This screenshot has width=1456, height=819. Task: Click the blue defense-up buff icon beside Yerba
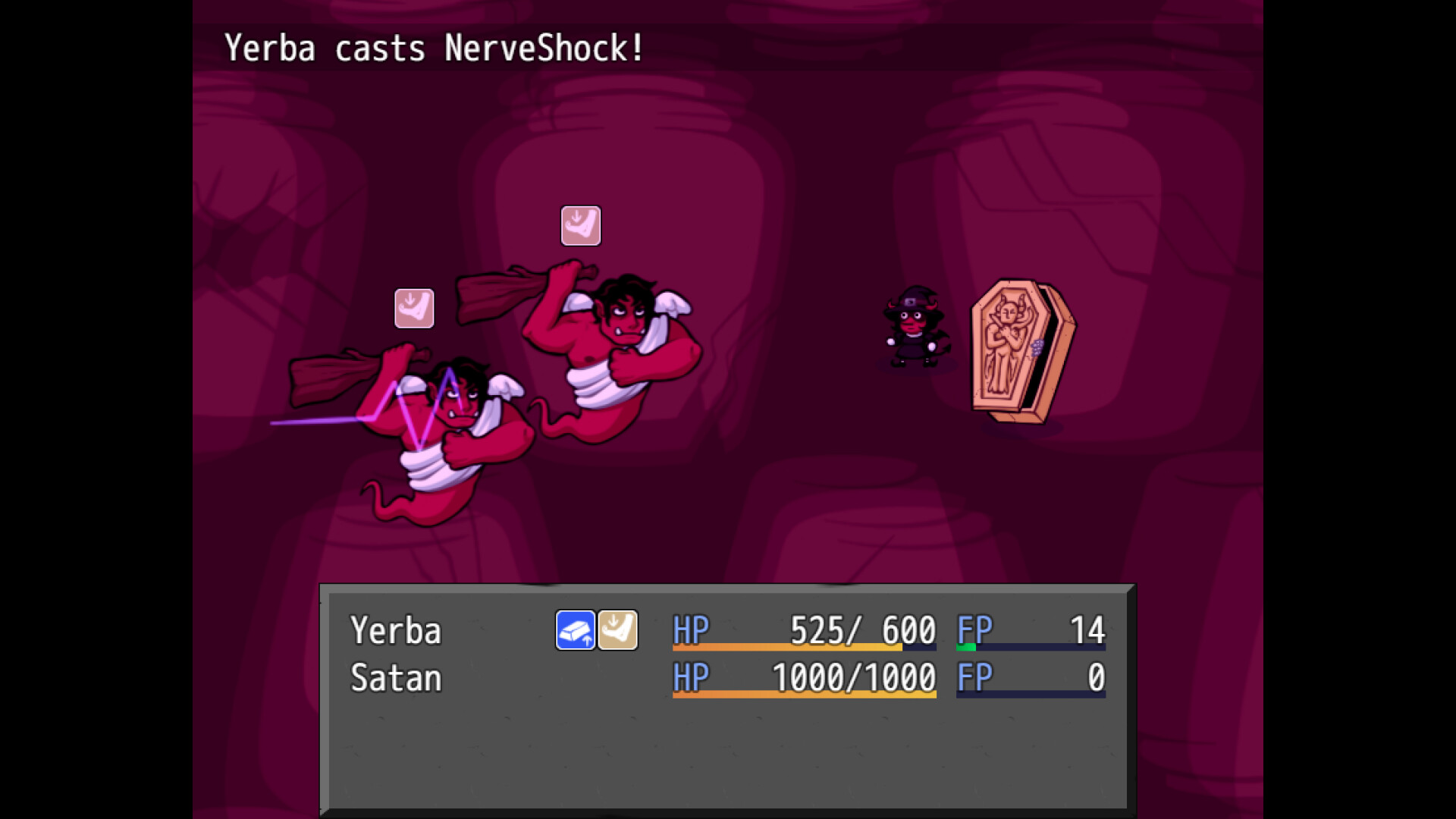(x=576, y=629)
